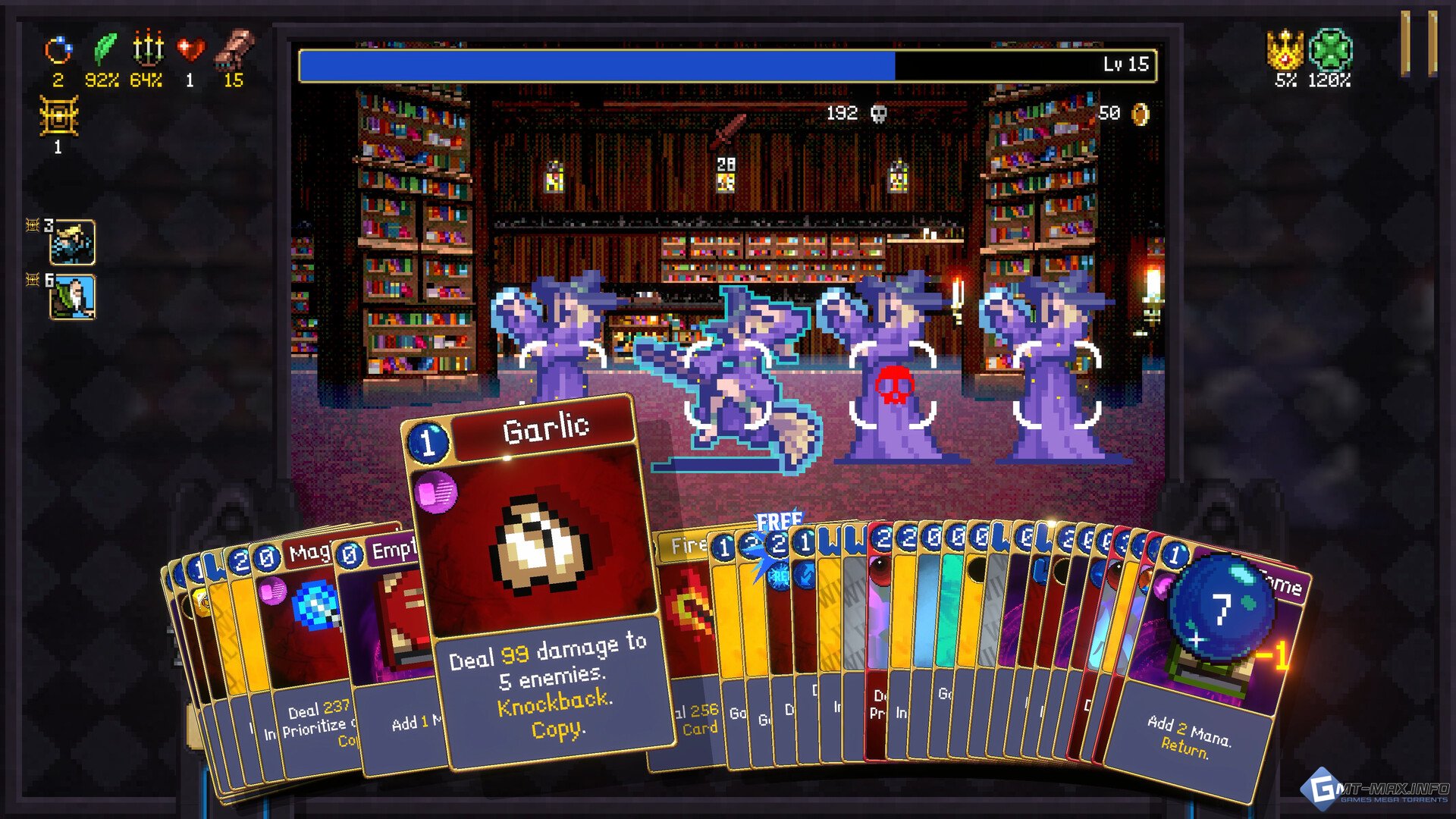This screenshot has height=819, width=1456.
Task: Inspect the green feather stat icon
Action: [x=104, y=49]
